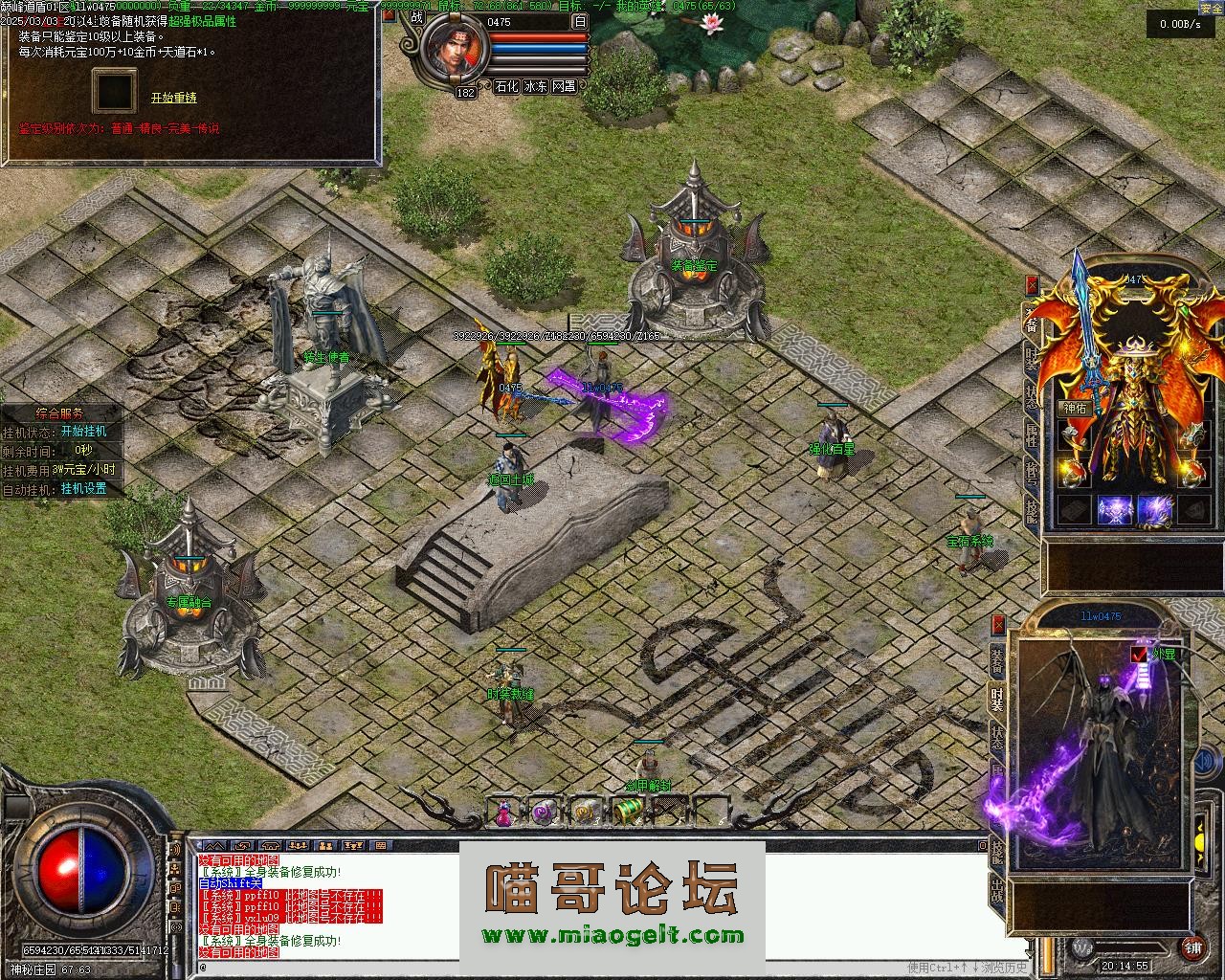Viewport: 1225px width, 980px height.
Task: Close the equipment appraisal dialog
Action: (x=389, y=14)
